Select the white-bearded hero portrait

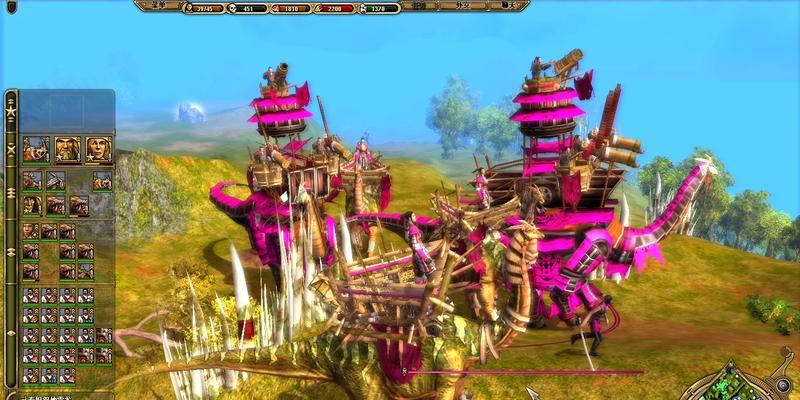point(68,149)
